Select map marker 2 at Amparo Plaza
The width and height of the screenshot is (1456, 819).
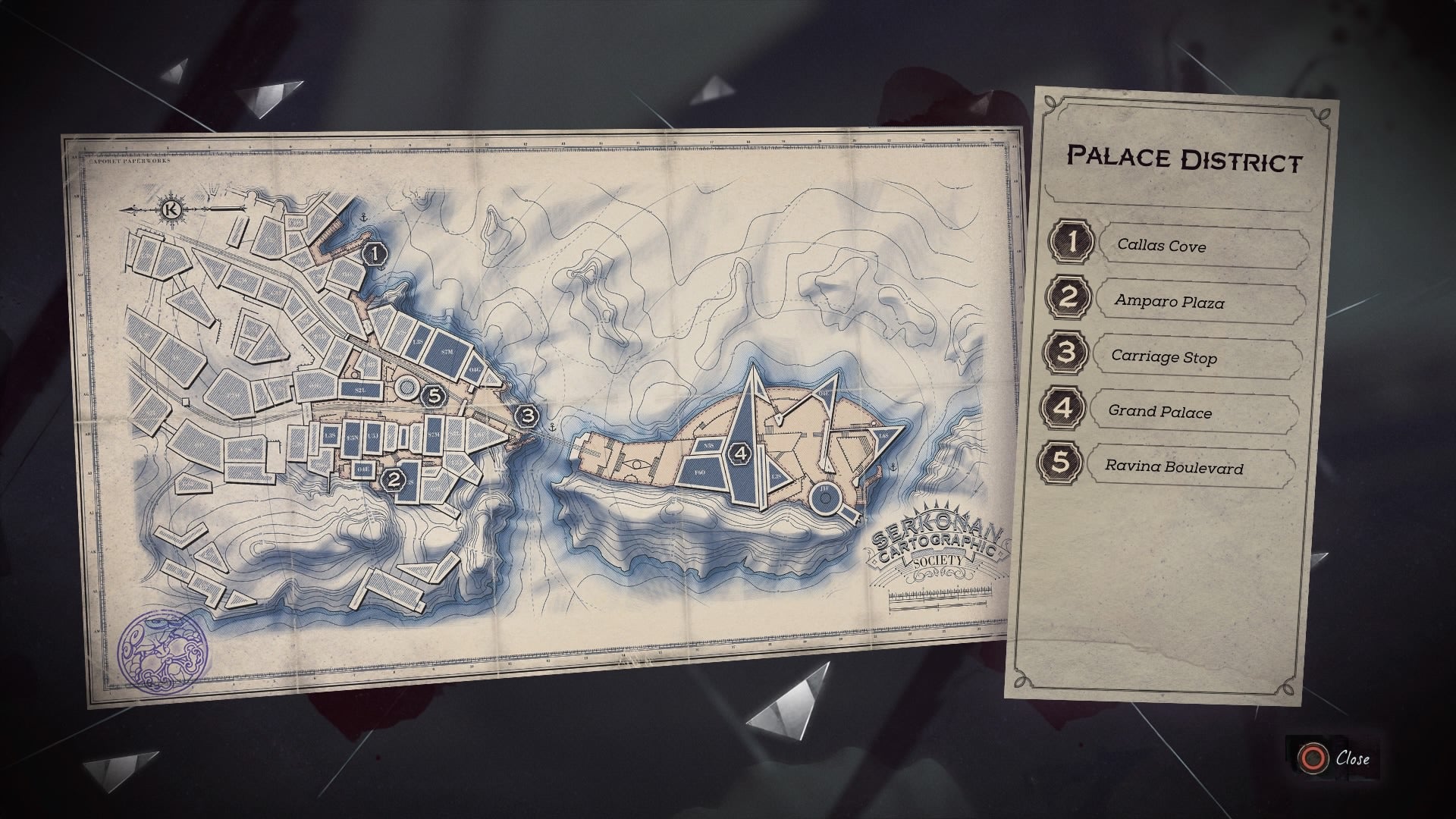(394, 479)
